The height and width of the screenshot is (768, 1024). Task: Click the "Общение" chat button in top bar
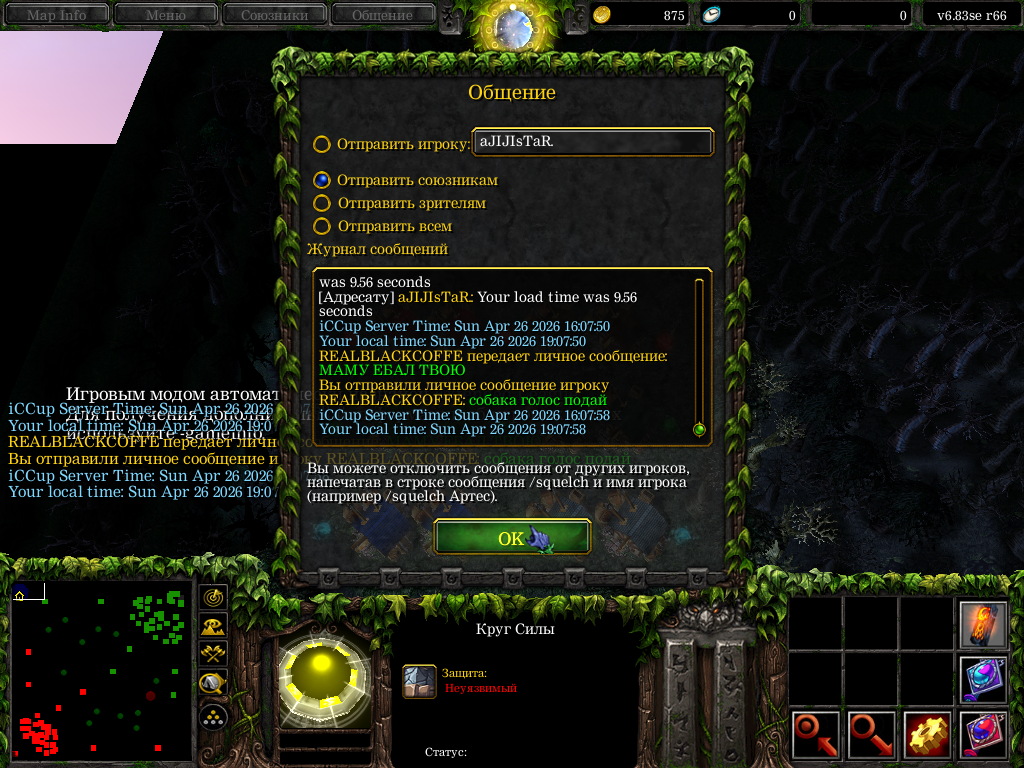[x=382, y=15]
